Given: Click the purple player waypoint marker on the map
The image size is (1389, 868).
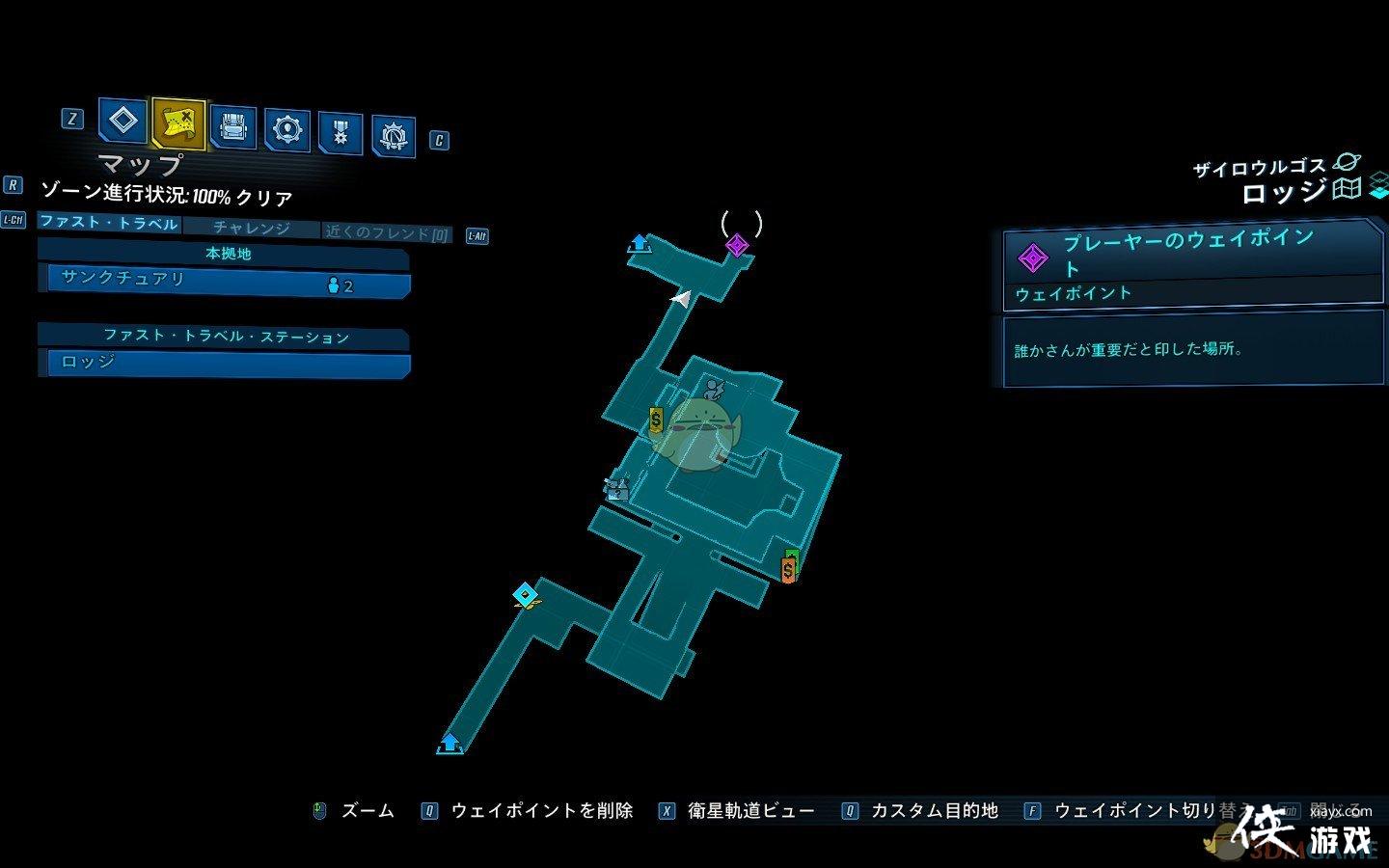Looking at the screenshot, I should [x=737, y=245].
